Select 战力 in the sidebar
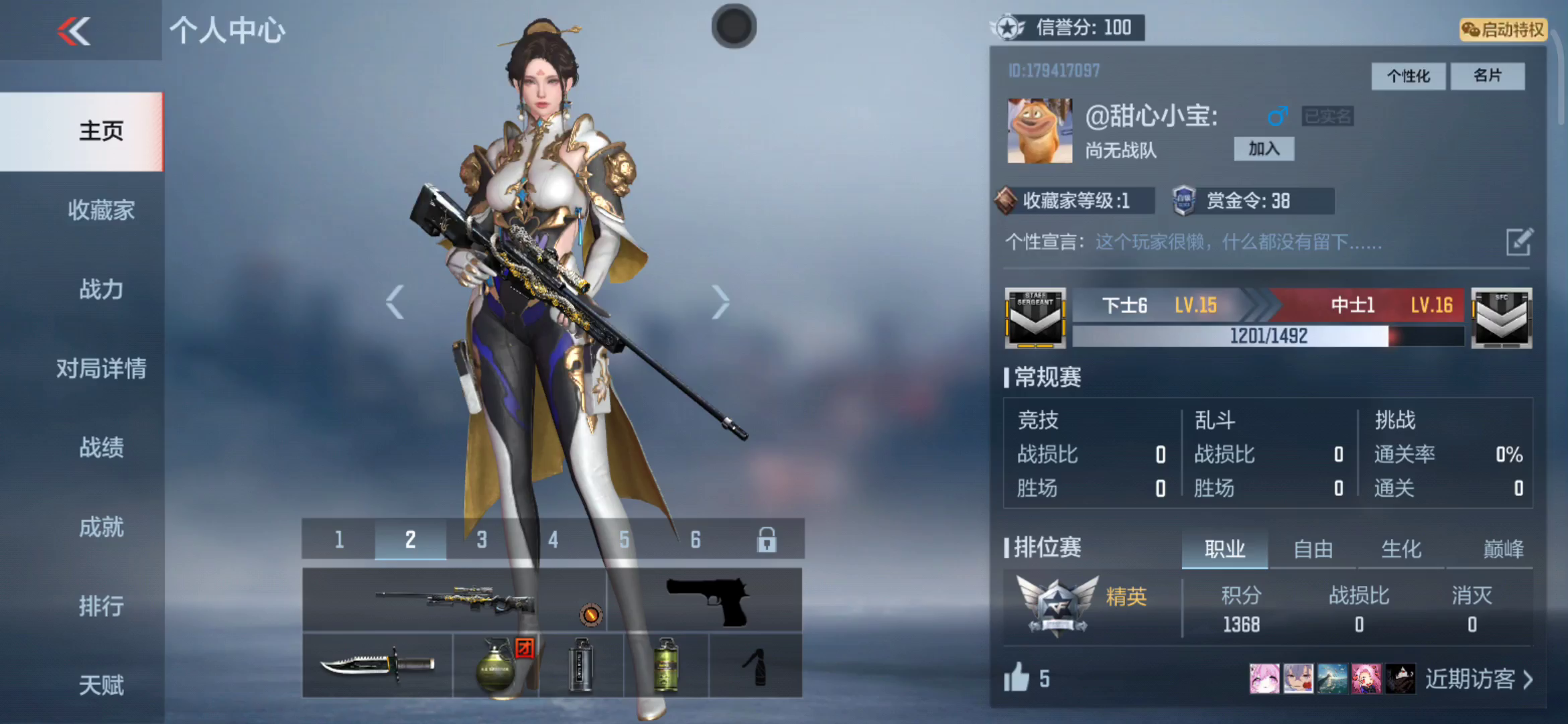 [x=101, y=289]
